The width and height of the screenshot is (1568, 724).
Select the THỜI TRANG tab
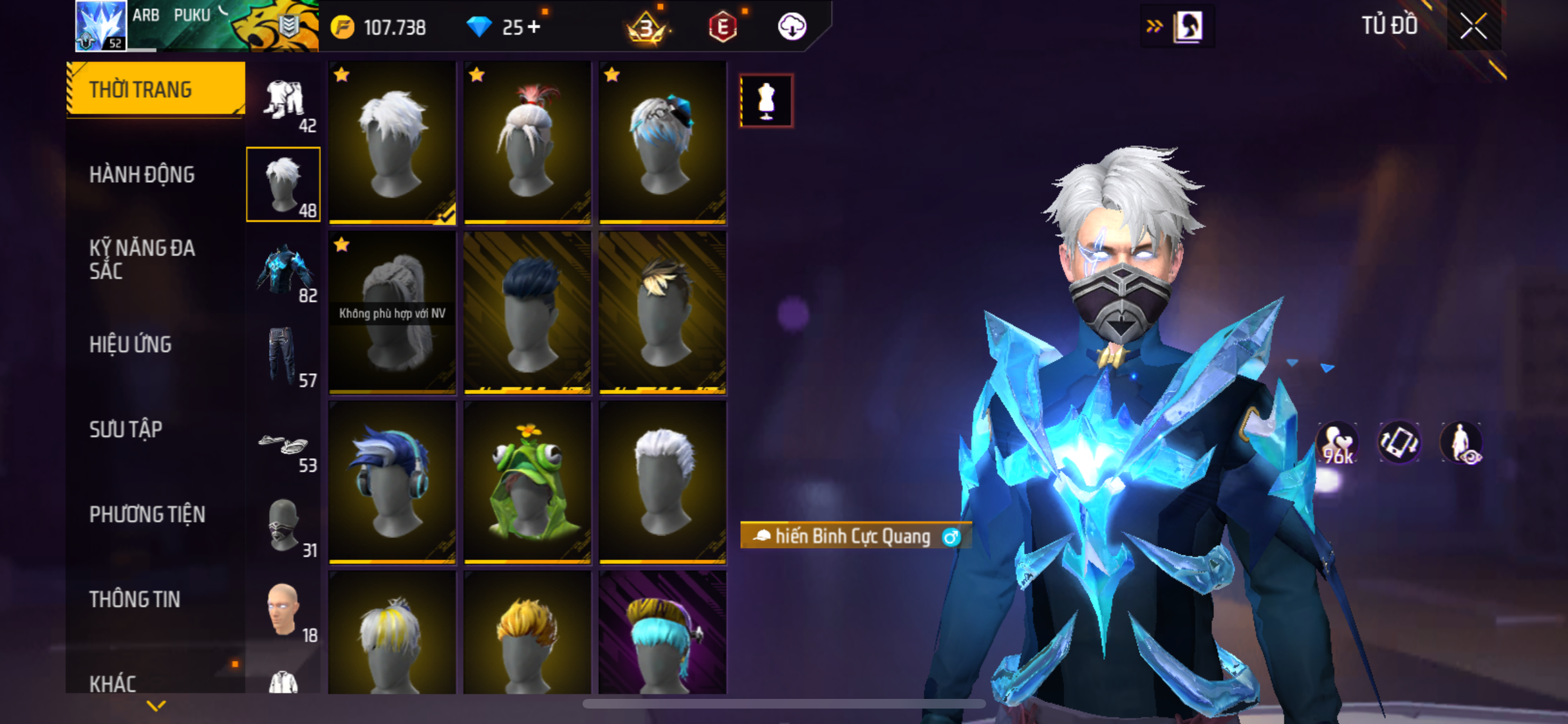140,89
